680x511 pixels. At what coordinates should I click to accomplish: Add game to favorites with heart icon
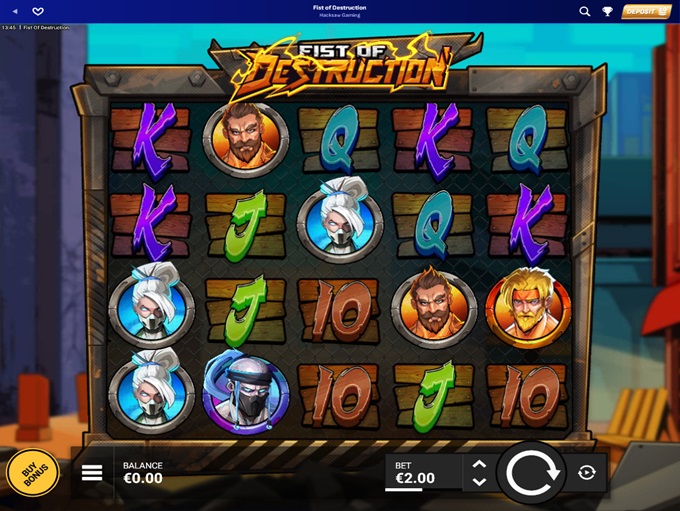click(38, 11)
